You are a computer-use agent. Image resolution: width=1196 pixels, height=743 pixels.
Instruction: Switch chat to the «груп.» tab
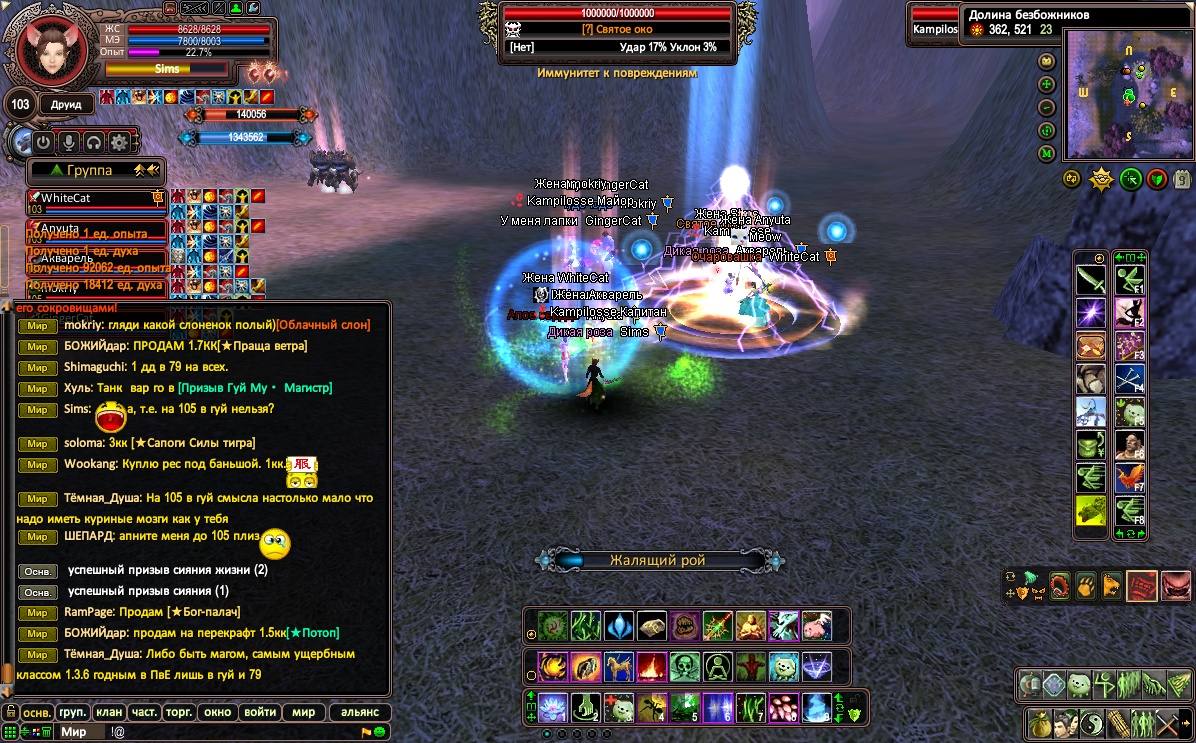pyautogui.click(x=72, y=712)
